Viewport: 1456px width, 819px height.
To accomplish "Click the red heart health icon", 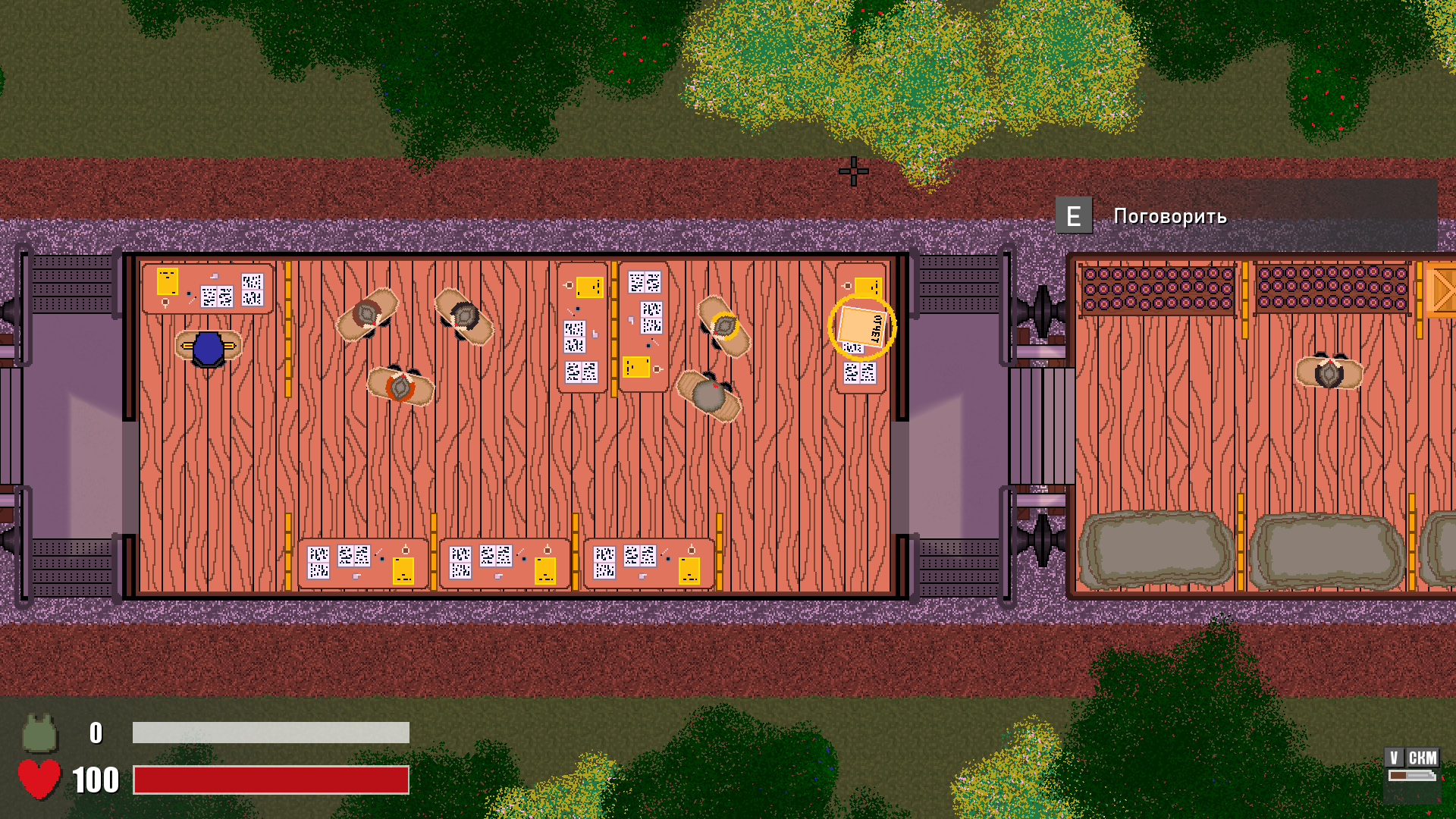I will pos(39,779).
